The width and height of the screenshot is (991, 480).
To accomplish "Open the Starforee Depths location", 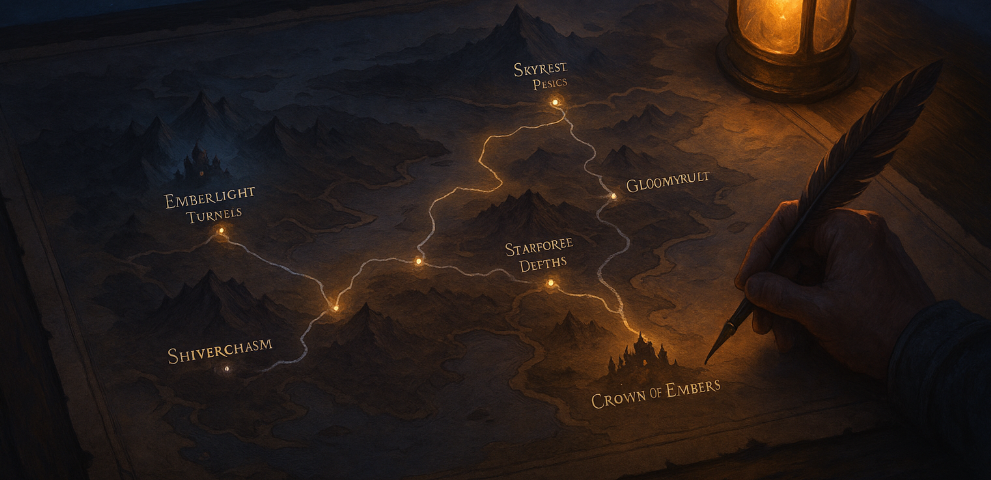I will coord(549,284).
